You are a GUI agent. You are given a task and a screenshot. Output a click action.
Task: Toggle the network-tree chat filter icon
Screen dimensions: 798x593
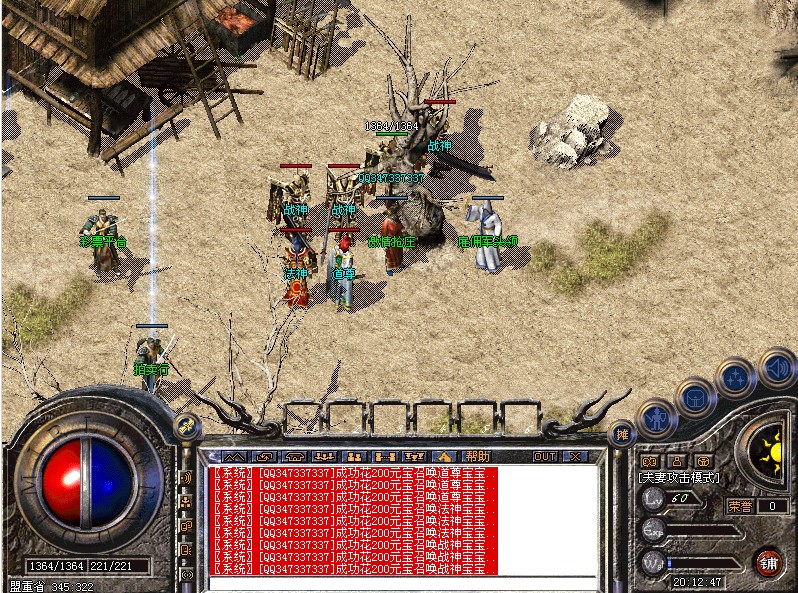(186, 501)
